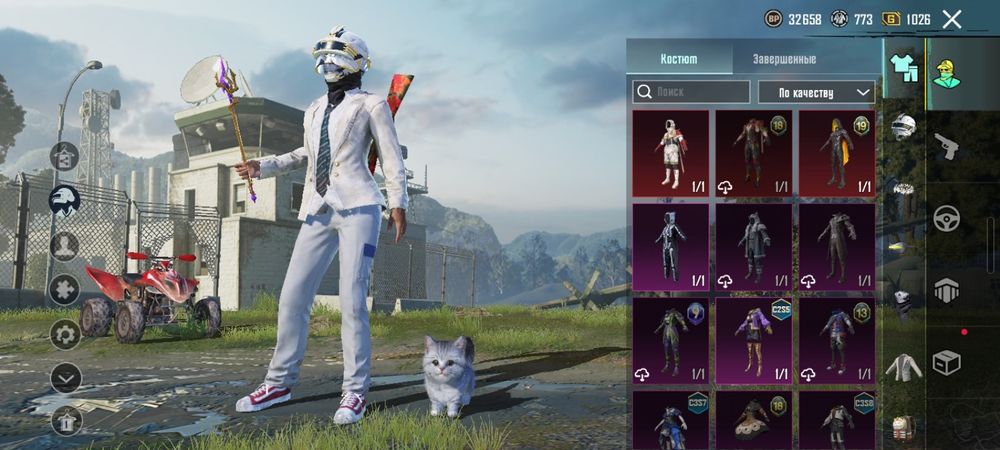Pick the costume with the 13 badge
The width and height of the screenshot is (1000, 450).
tap(836, 340)
